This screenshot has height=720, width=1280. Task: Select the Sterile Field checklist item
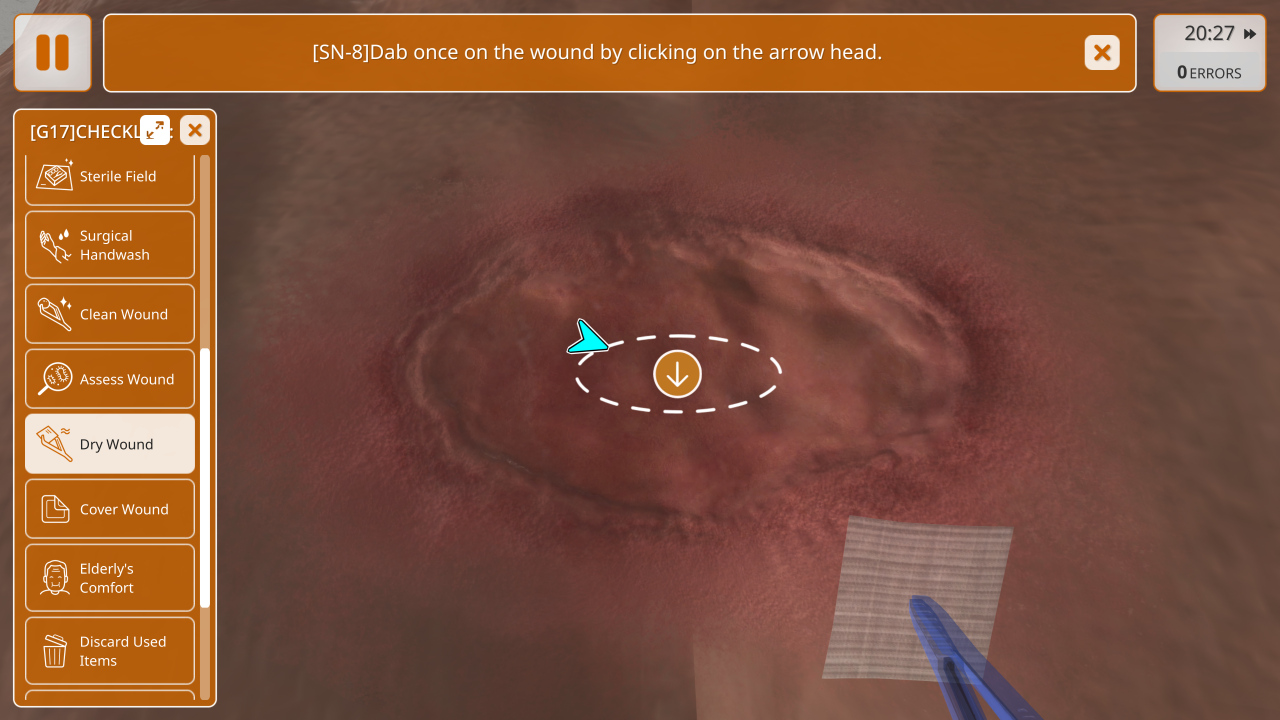click(110, 177)
